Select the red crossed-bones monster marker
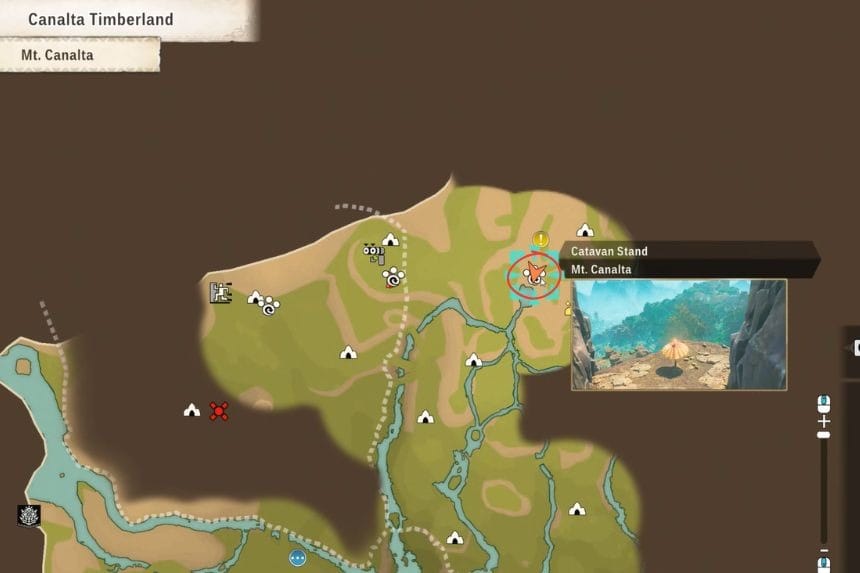The height and width of the screenshot is (573, 860). (219, 410)
